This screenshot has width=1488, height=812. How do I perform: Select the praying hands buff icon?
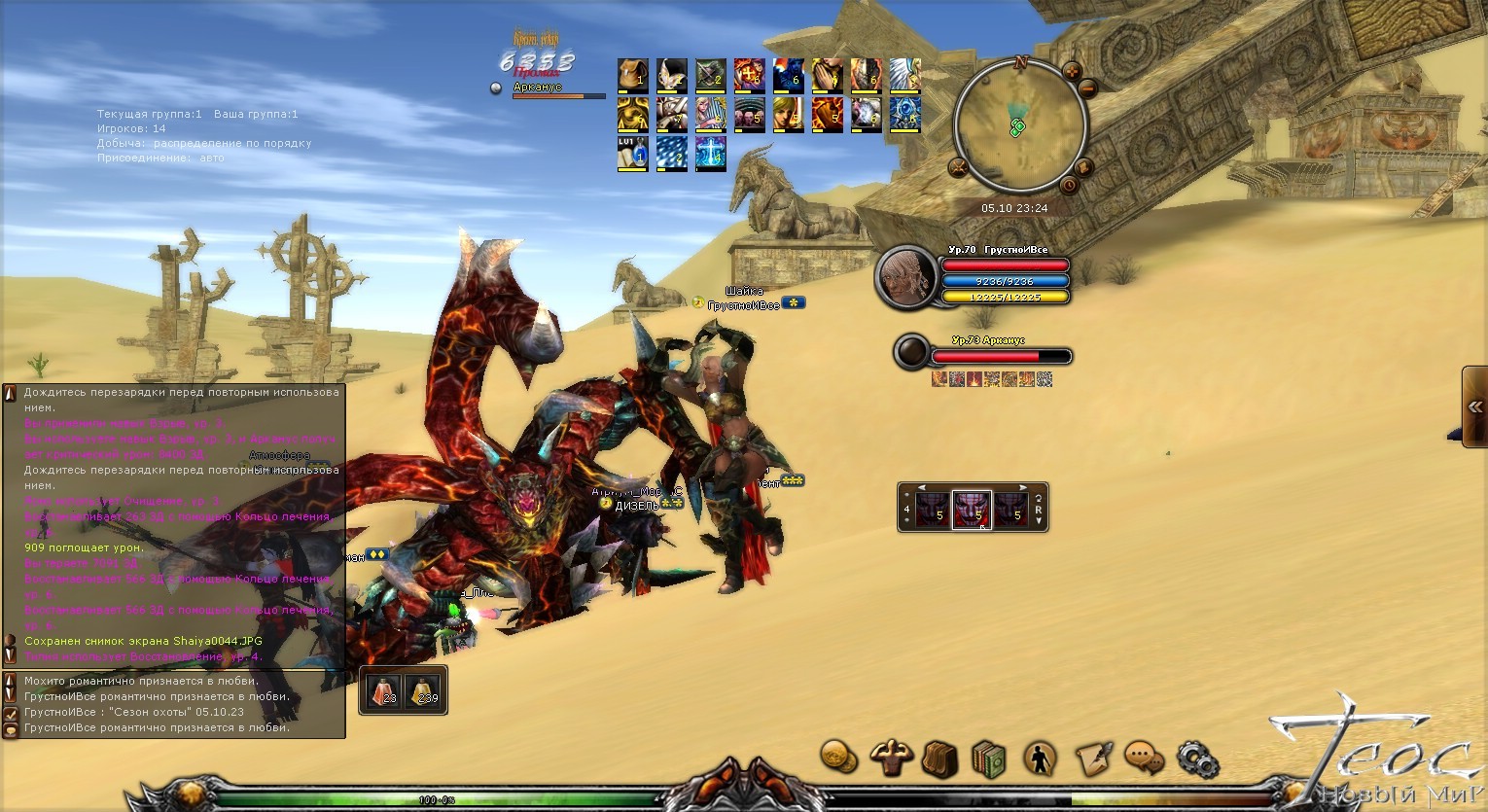click(827, 76)
